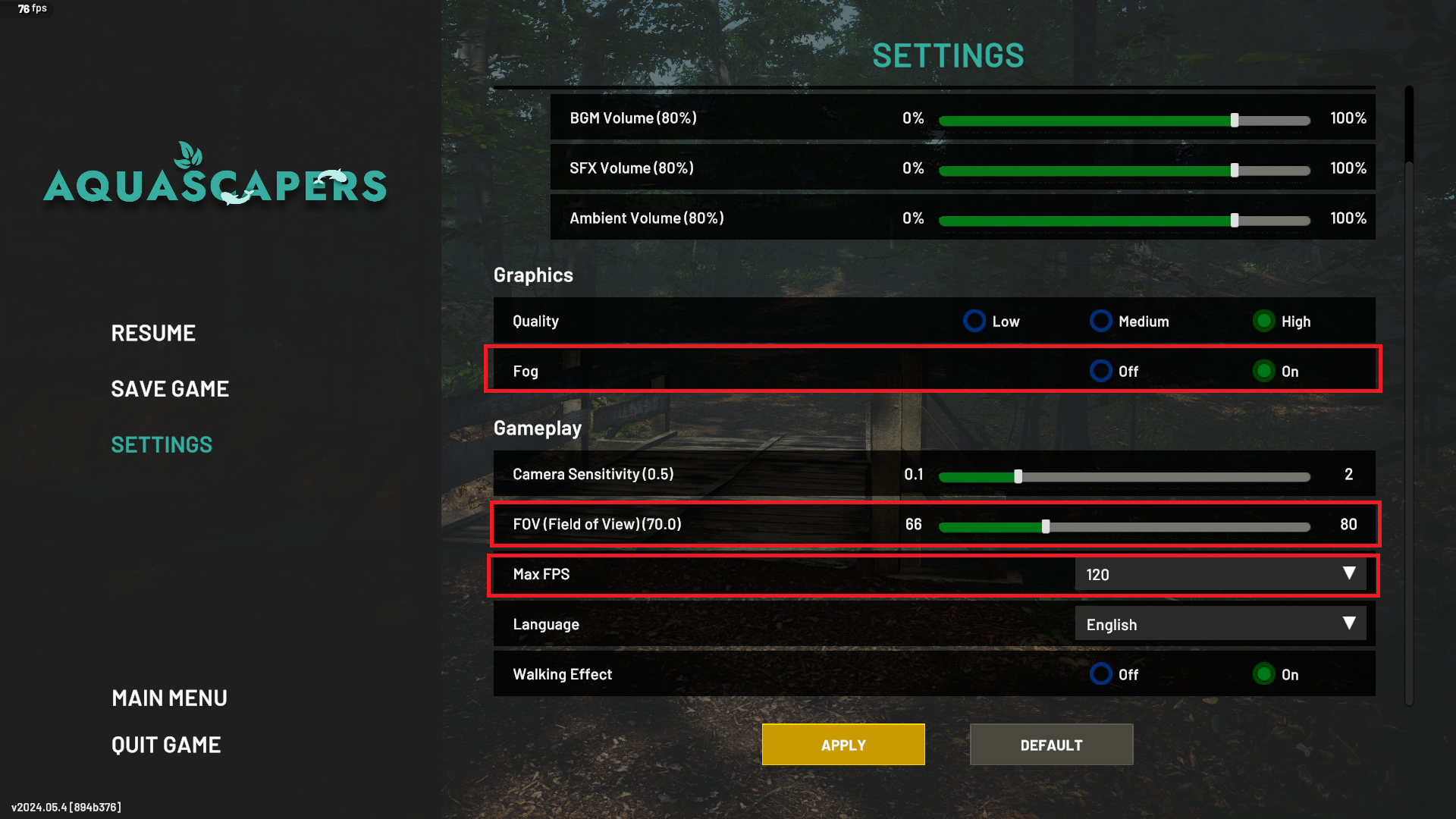Reset settings with Default button
This screenshot has height=819, width=1456.
[1051, 744]
